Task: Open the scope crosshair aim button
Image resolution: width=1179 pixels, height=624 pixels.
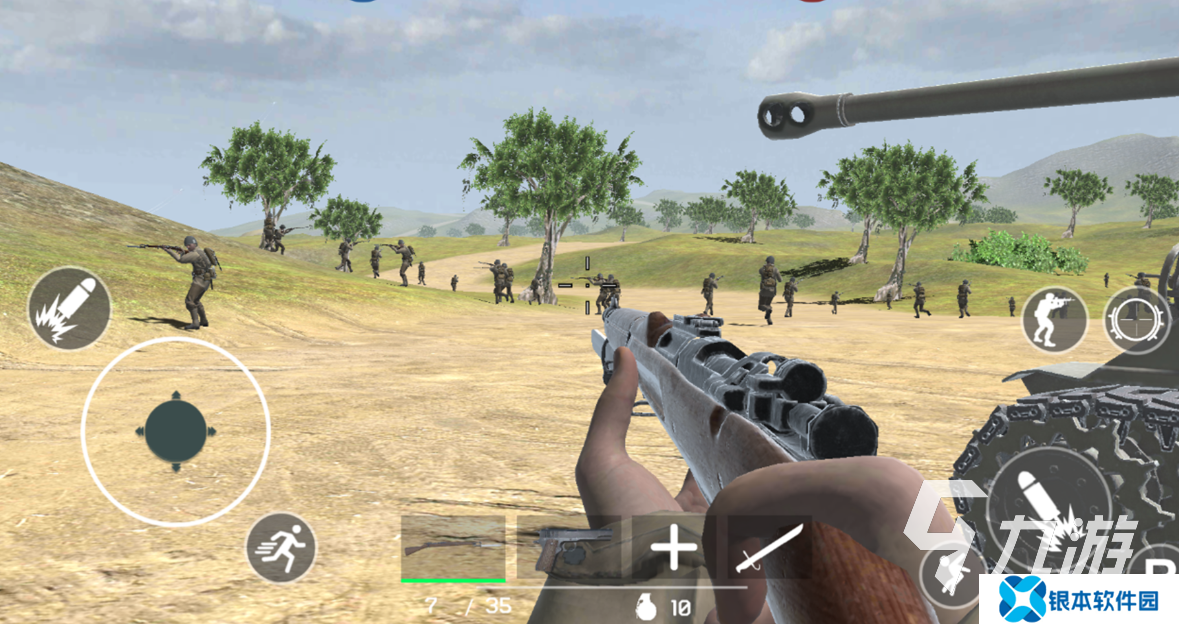Action: point(1137,320)
